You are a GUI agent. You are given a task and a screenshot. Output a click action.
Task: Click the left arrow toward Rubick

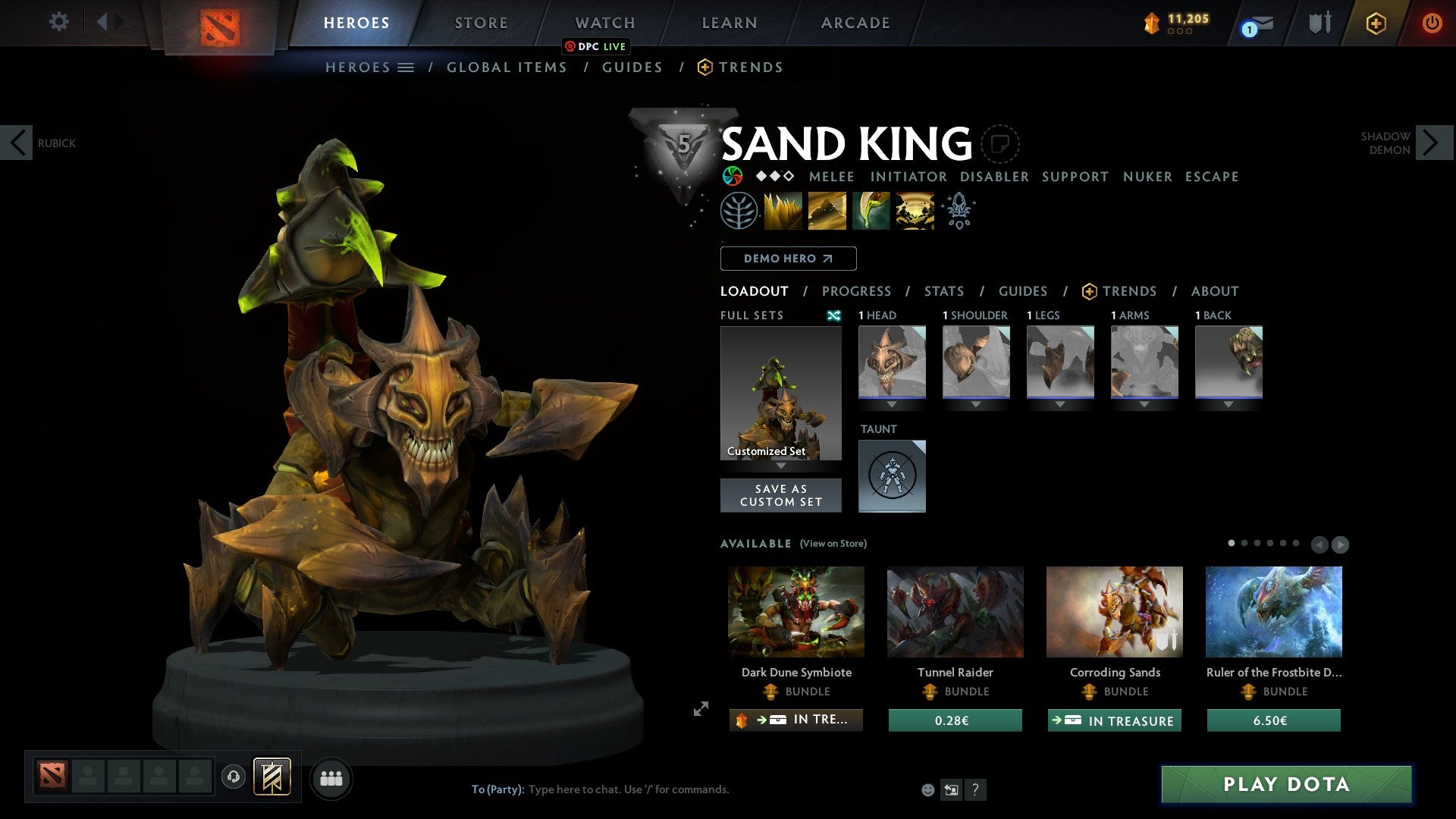(17, 142)
